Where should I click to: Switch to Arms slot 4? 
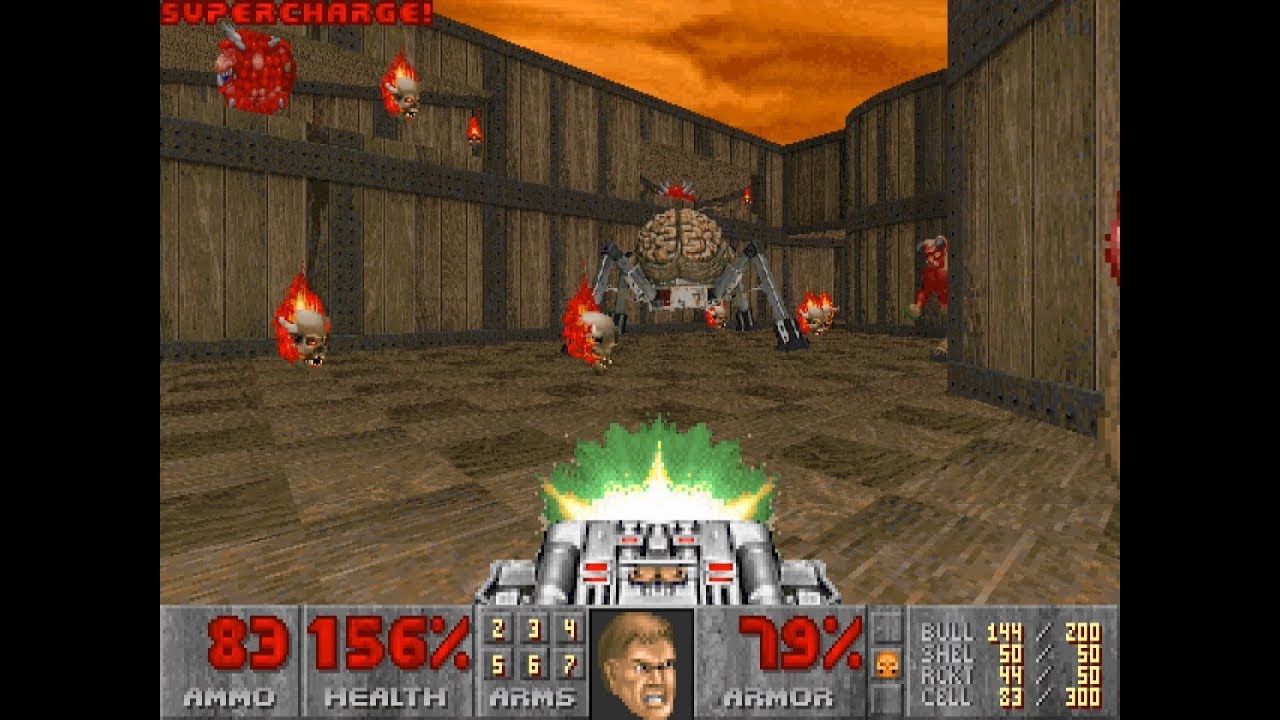point(569,630)
